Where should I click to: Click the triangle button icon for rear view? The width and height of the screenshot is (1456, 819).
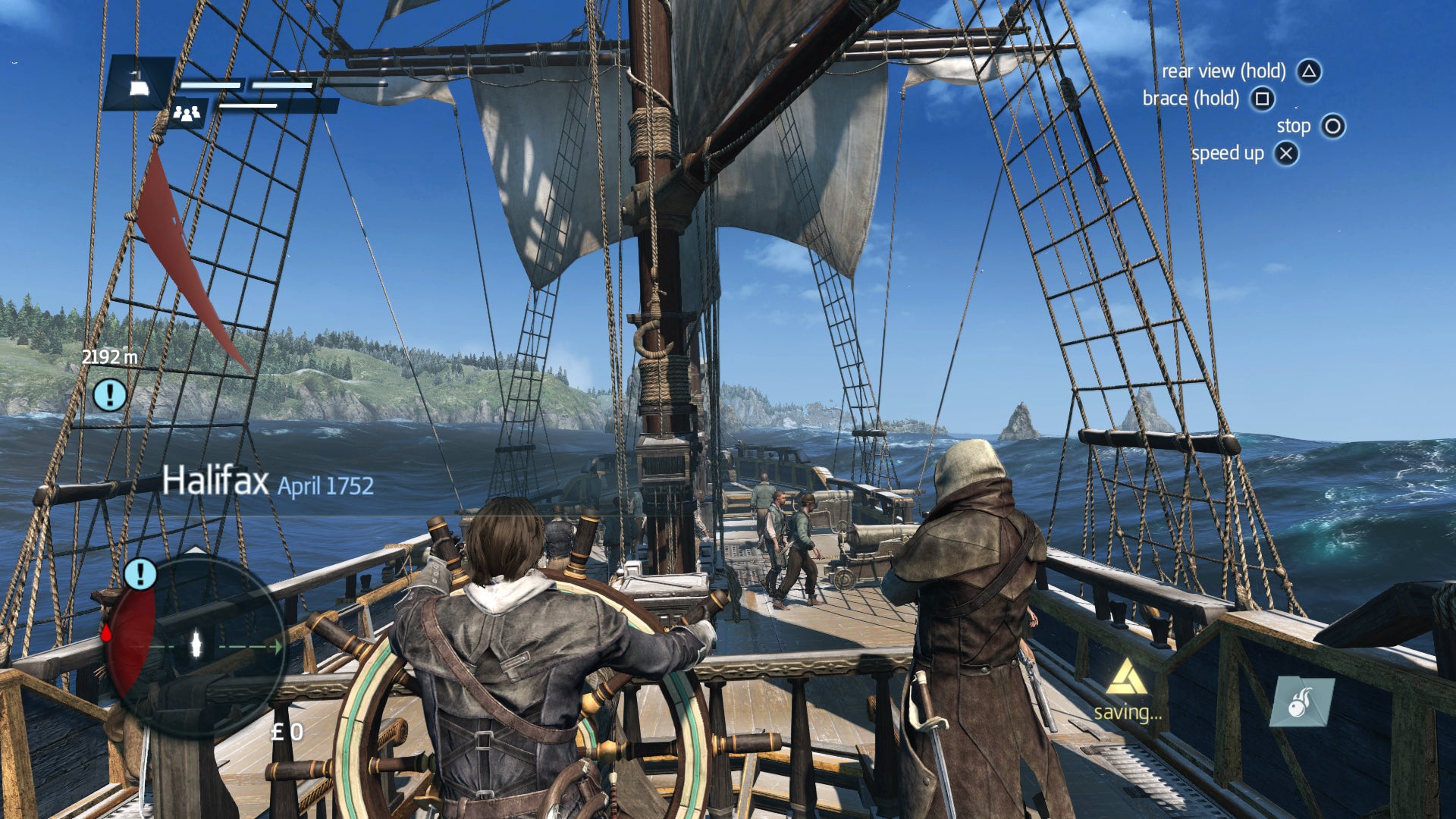click(1307, 71)
